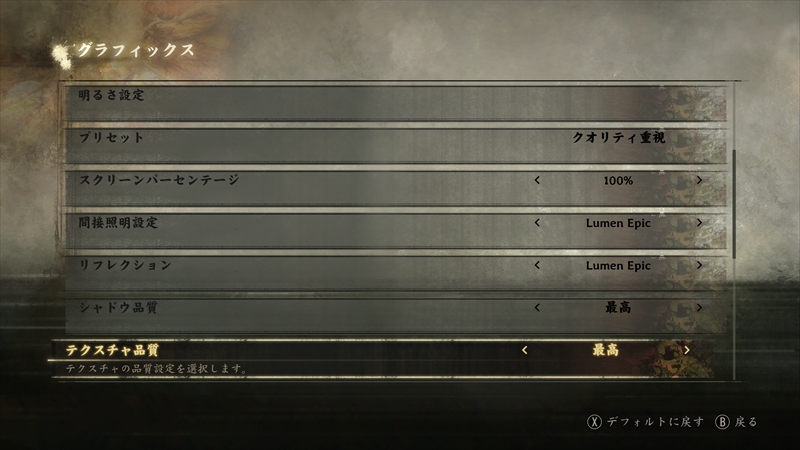Viewport: 800px width, 450px height.
Task: Click the settings list scrollbar
Action: click(734, 205)
